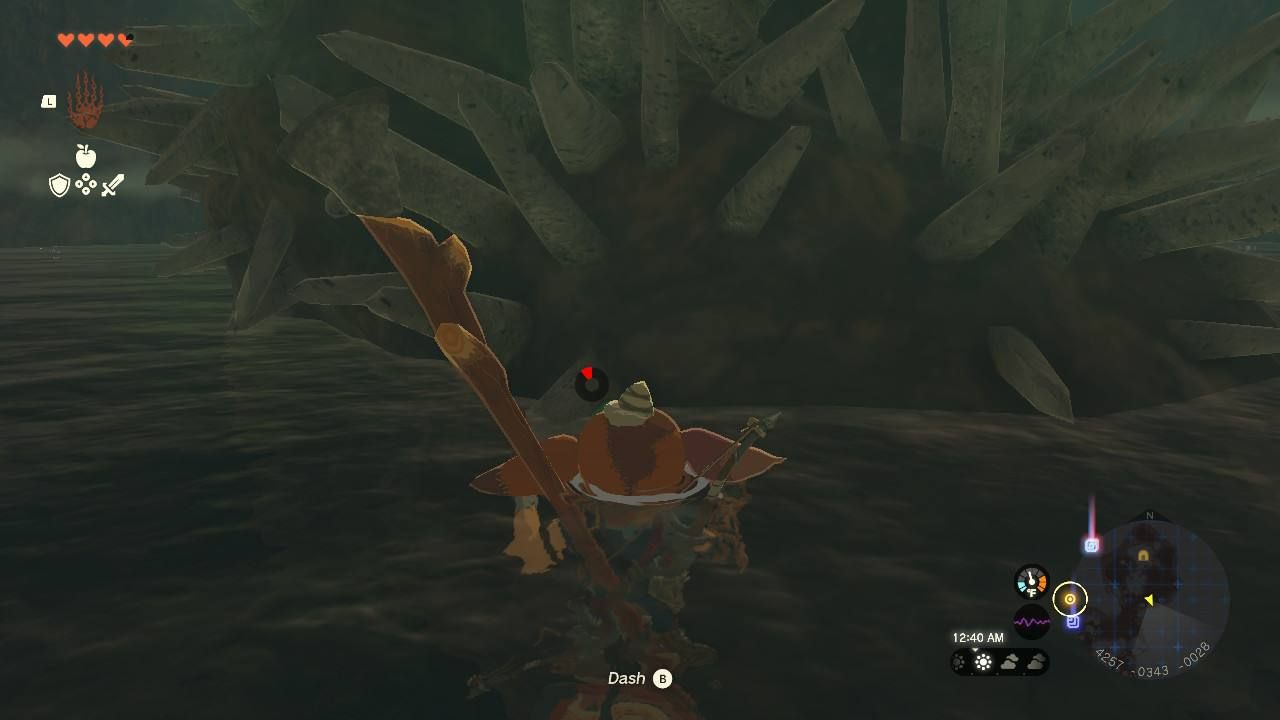Click the chest marker on the minimap
The width and height of the screenshot is (1280, 720).
pyautogui.click(x=1143, y=553)
